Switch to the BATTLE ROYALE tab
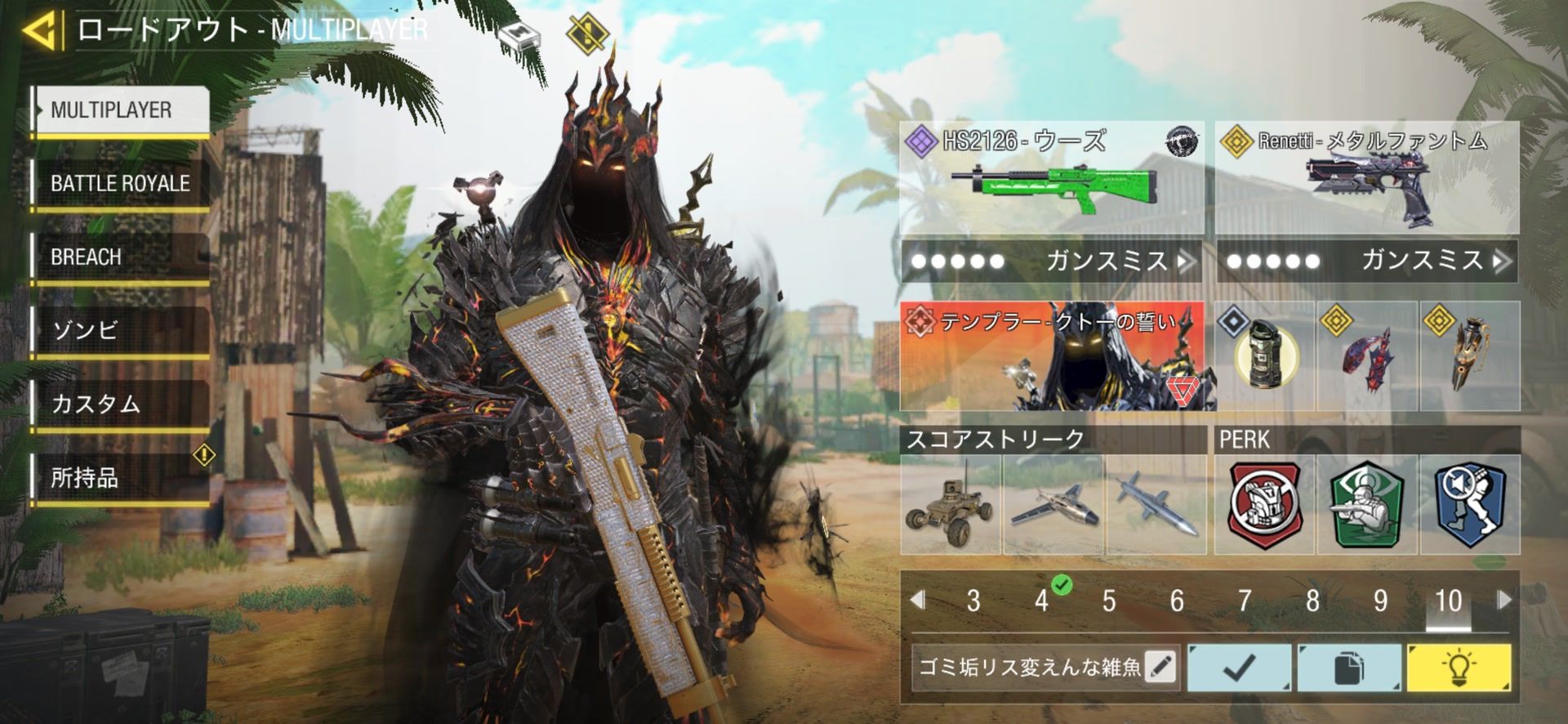The image size is (1568, 724). click(x=120, y=184)
